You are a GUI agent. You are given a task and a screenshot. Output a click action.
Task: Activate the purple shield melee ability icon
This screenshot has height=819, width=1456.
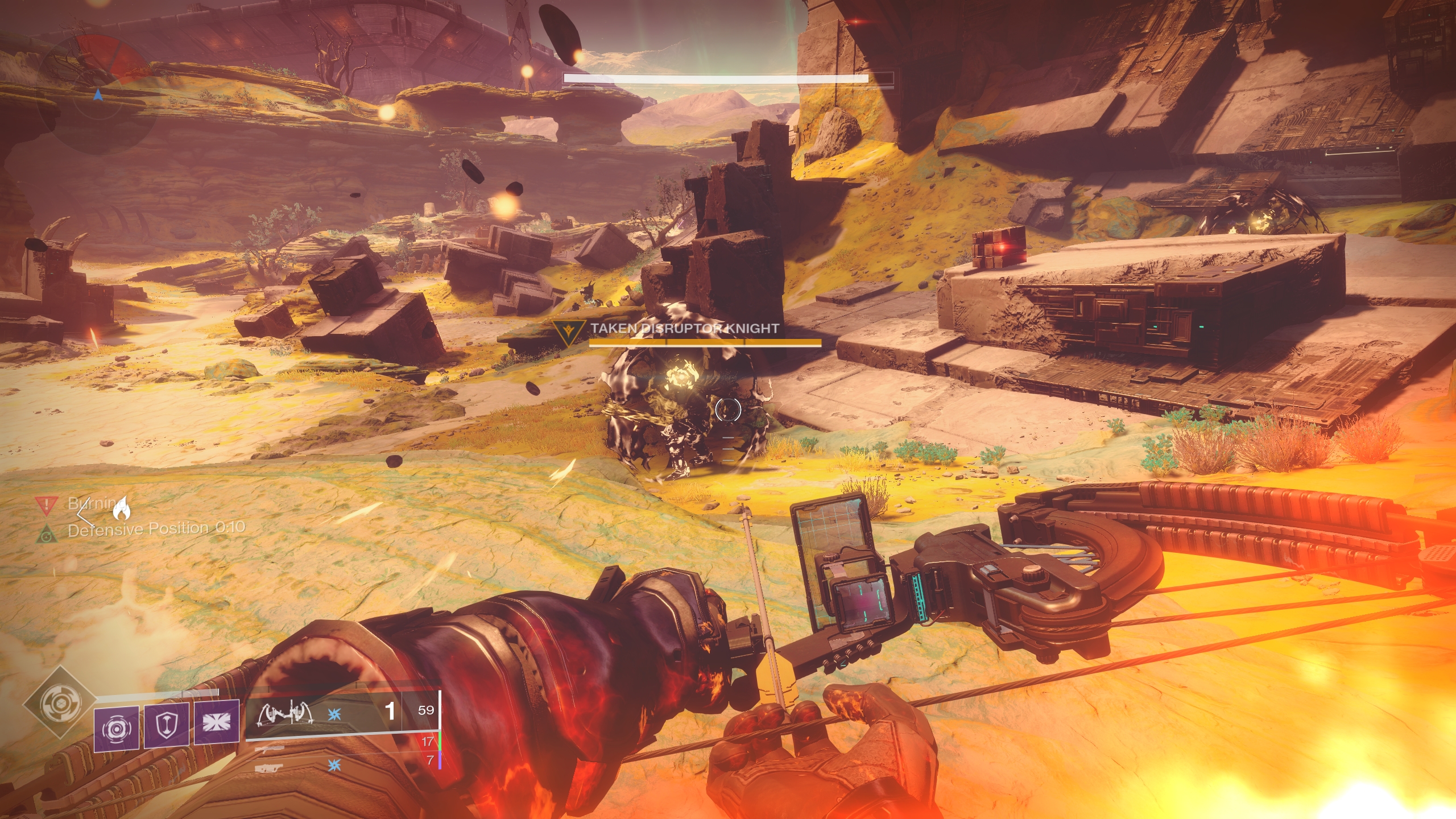click(x=167, y=725)
